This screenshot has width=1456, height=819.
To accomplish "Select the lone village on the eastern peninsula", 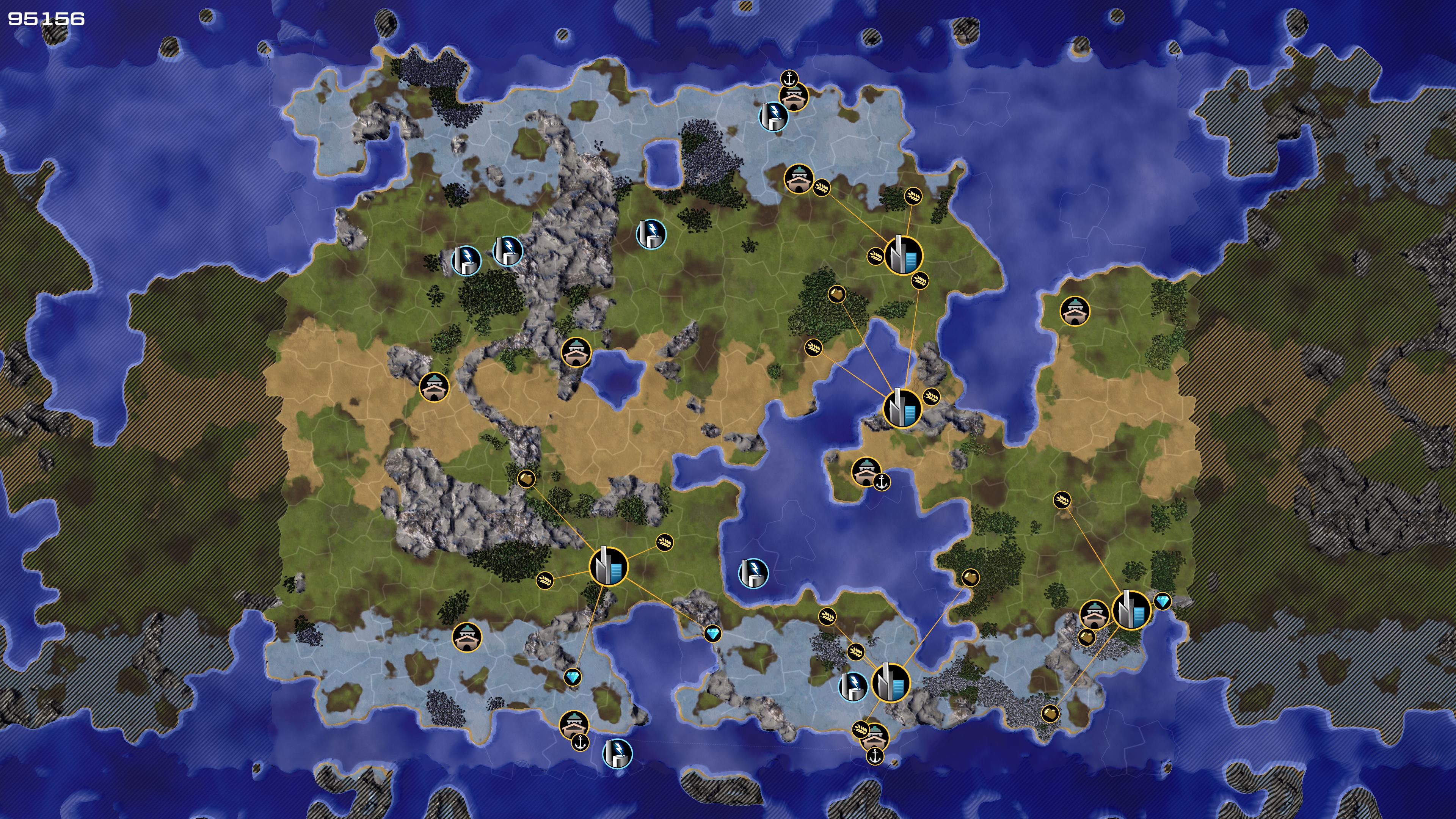I will (1075, 310).
